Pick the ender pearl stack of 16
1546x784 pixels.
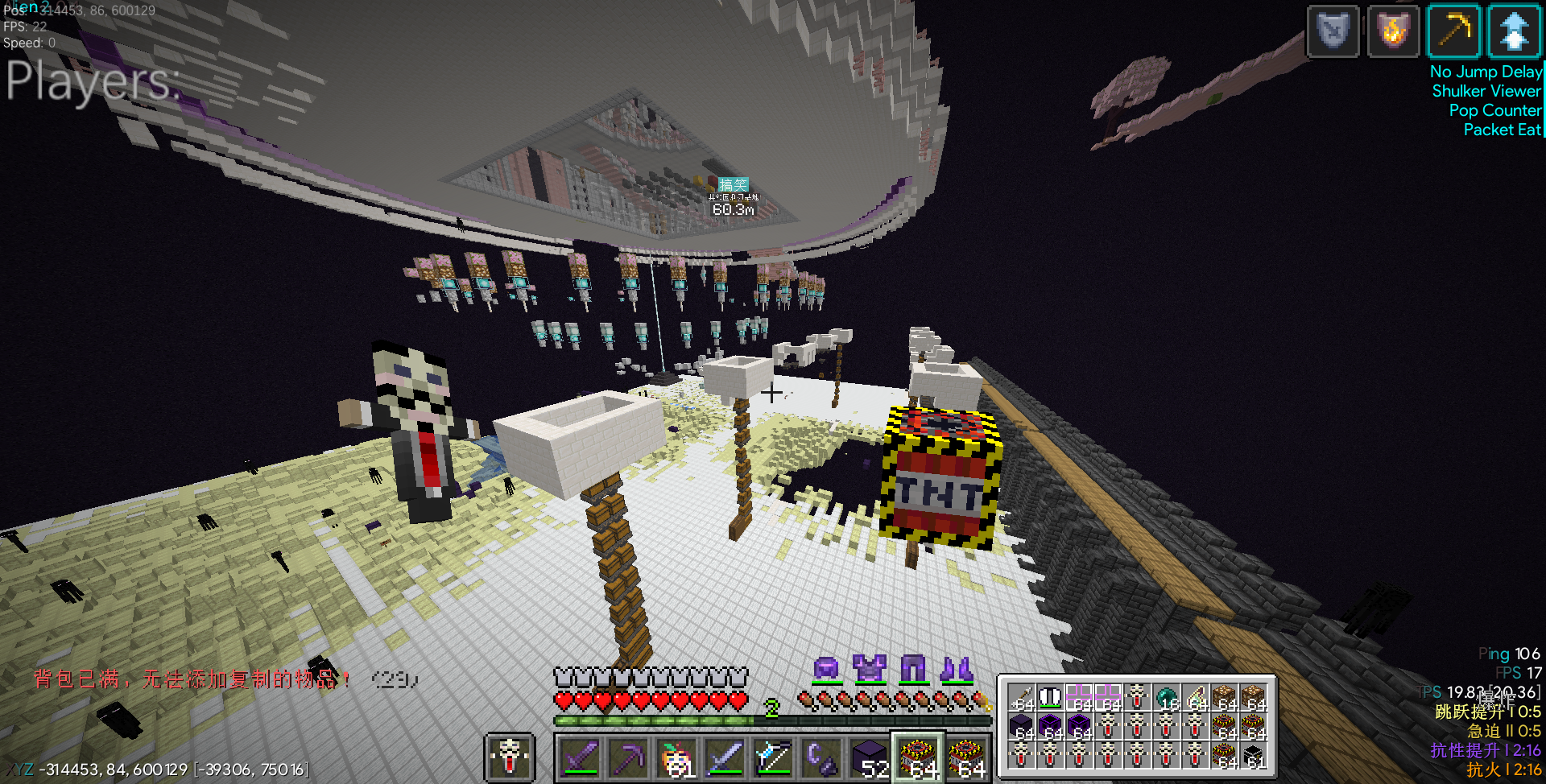[x=1167, y=697]
